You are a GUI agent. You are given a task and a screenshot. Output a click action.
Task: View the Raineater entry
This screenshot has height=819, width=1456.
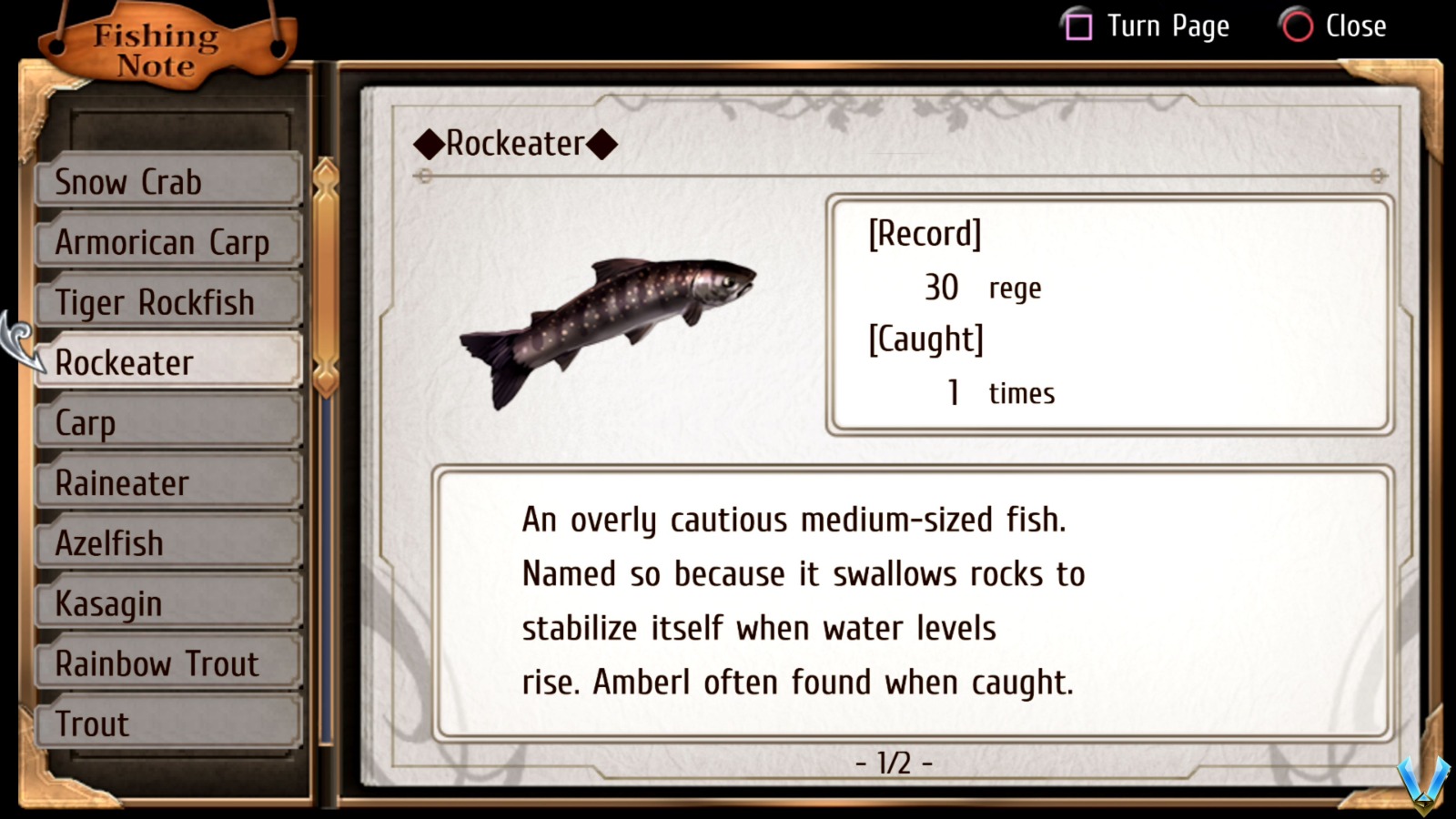point(167,481)
